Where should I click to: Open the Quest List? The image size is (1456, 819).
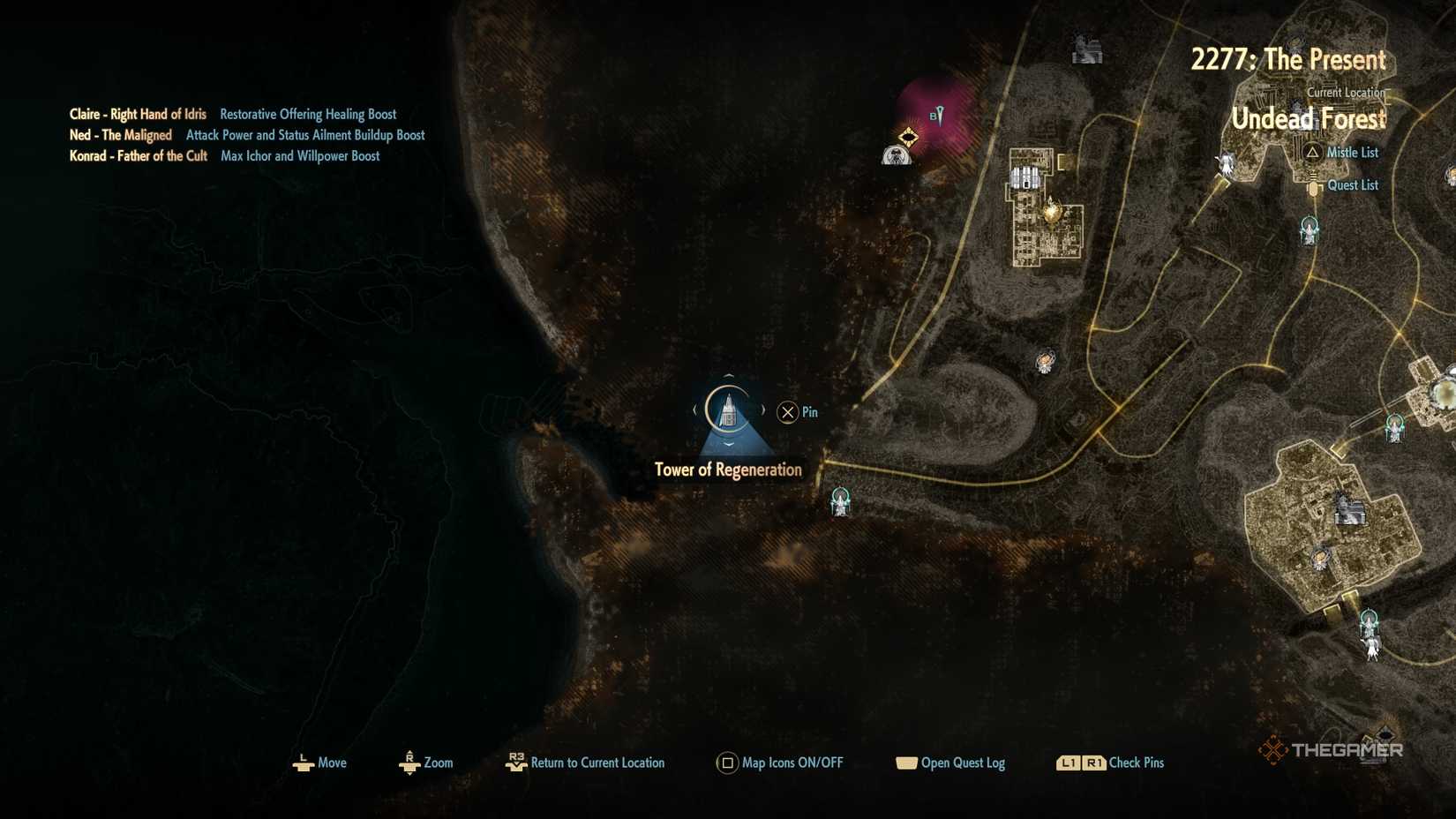coord(1354,185)
